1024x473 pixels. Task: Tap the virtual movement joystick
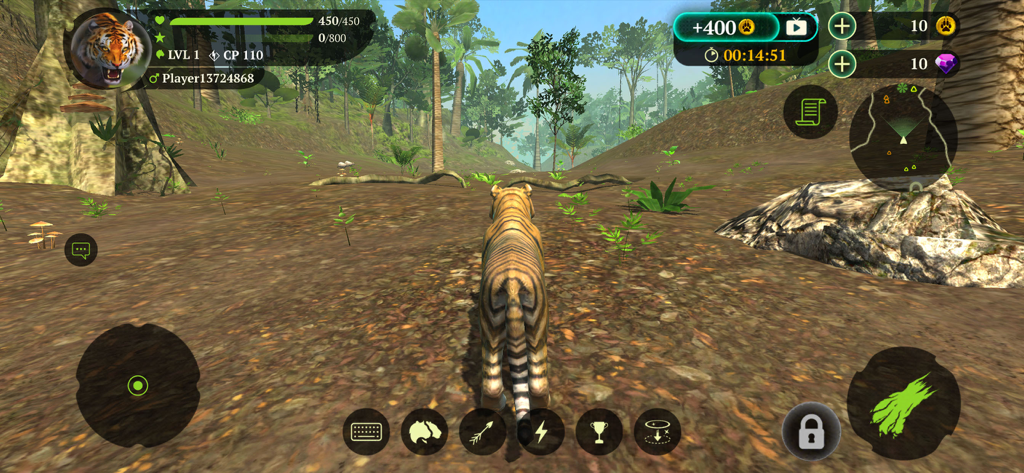138,385
